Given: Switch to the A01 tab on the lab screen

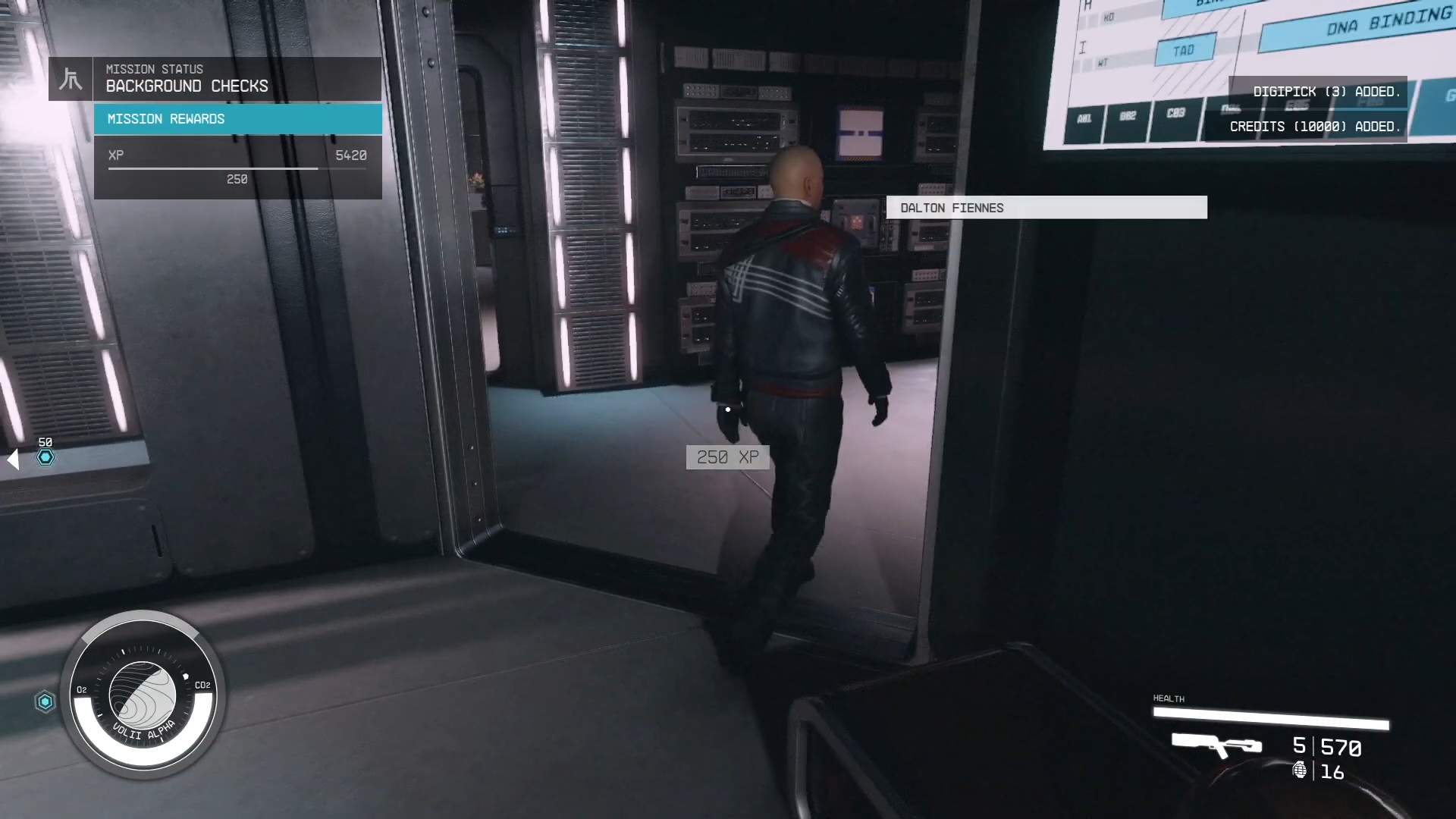Looking at the screenshot, I should coord(1083,121).
